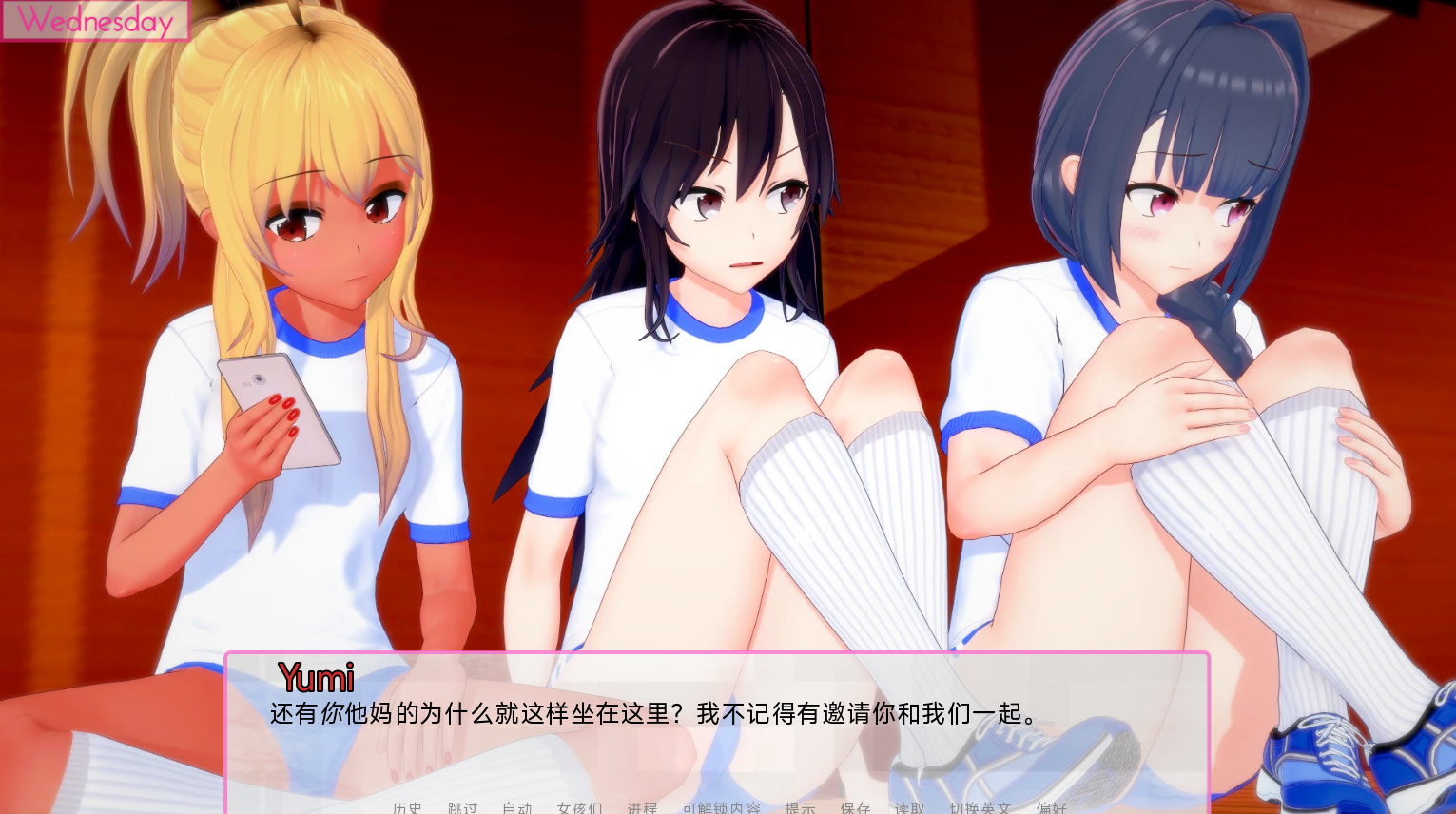Image resolution: width=1456 pixels, height=814 pixels.
Task: Switch language using 切换英文
Action: tap(980, 808)
